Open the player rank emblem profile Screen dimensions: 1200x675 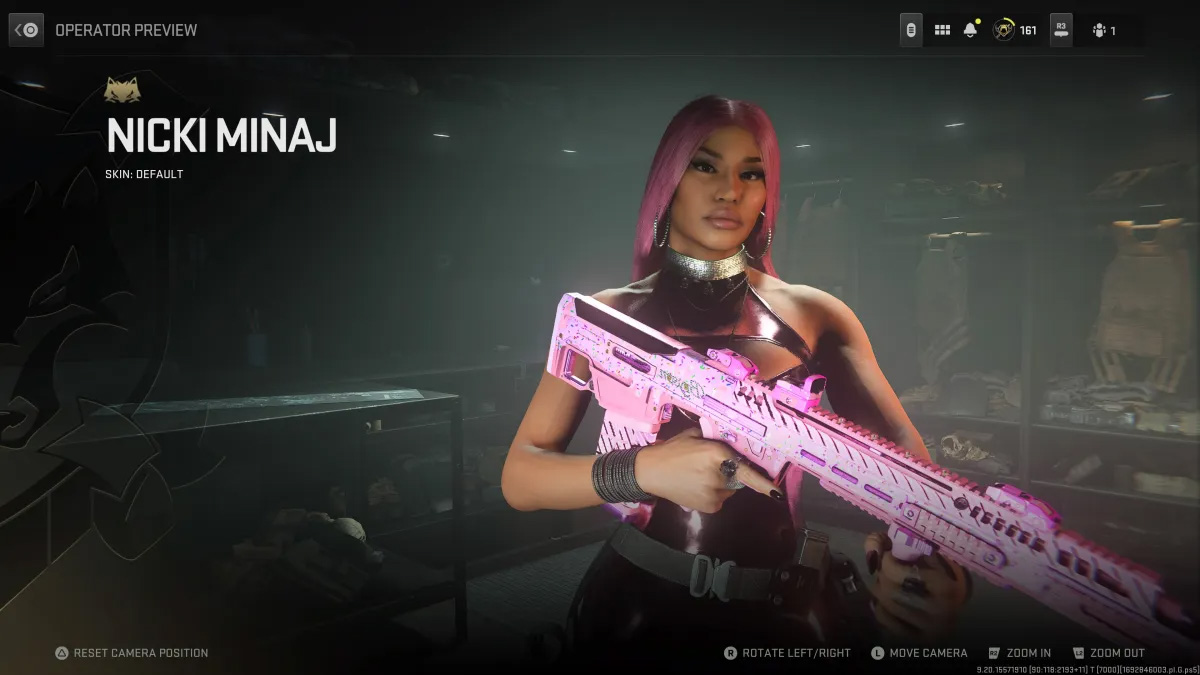click(x=1003, y=30)
